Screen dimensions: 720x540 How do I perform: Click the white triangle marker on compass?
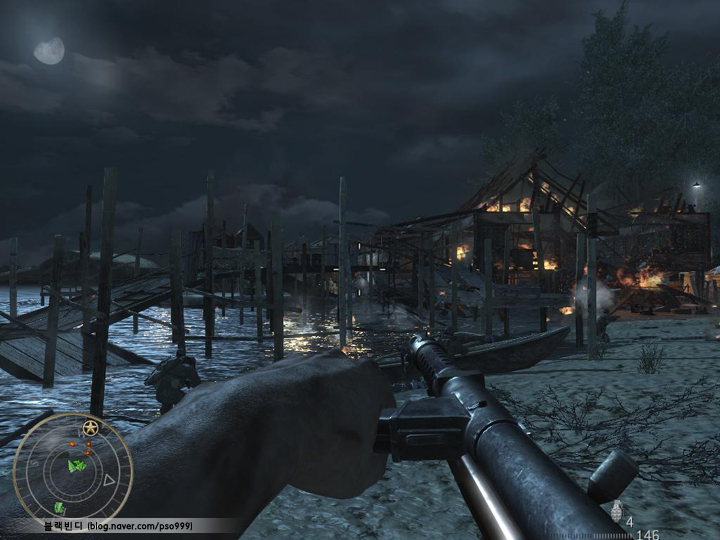click(x=109, y=480)
